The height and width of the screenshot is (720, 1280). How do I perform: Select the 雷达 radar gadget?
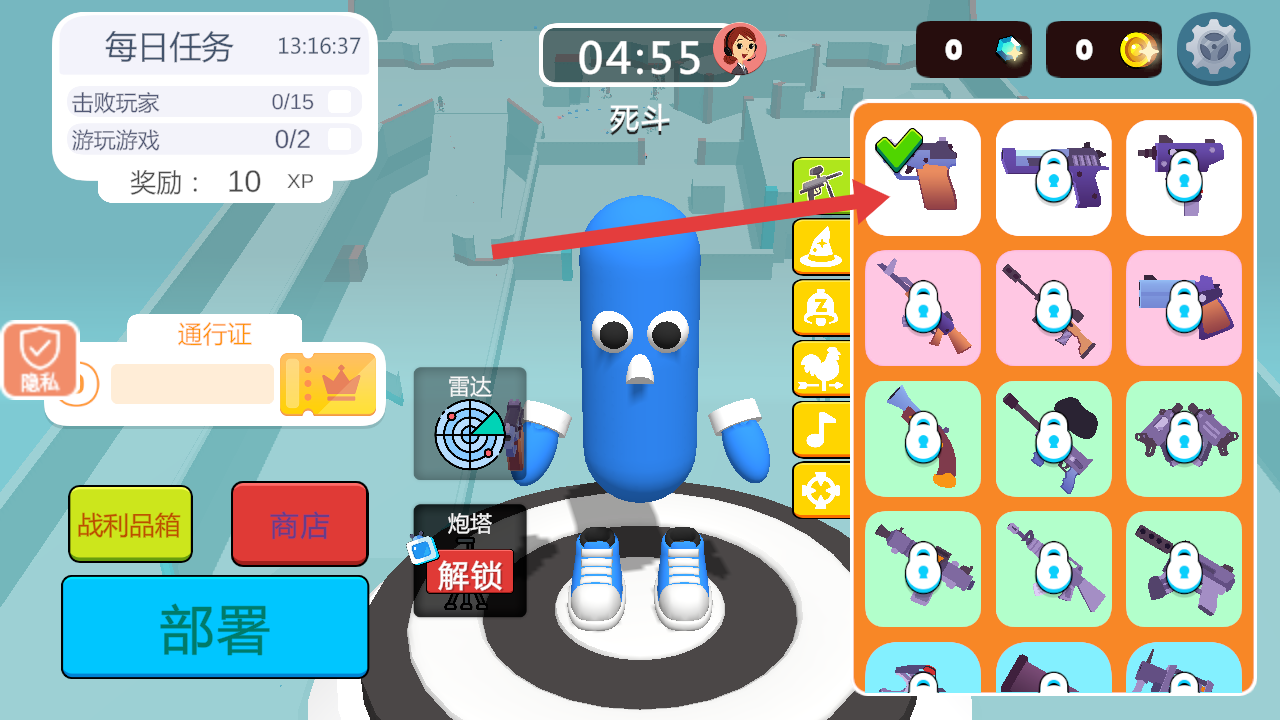pos(469,423)
